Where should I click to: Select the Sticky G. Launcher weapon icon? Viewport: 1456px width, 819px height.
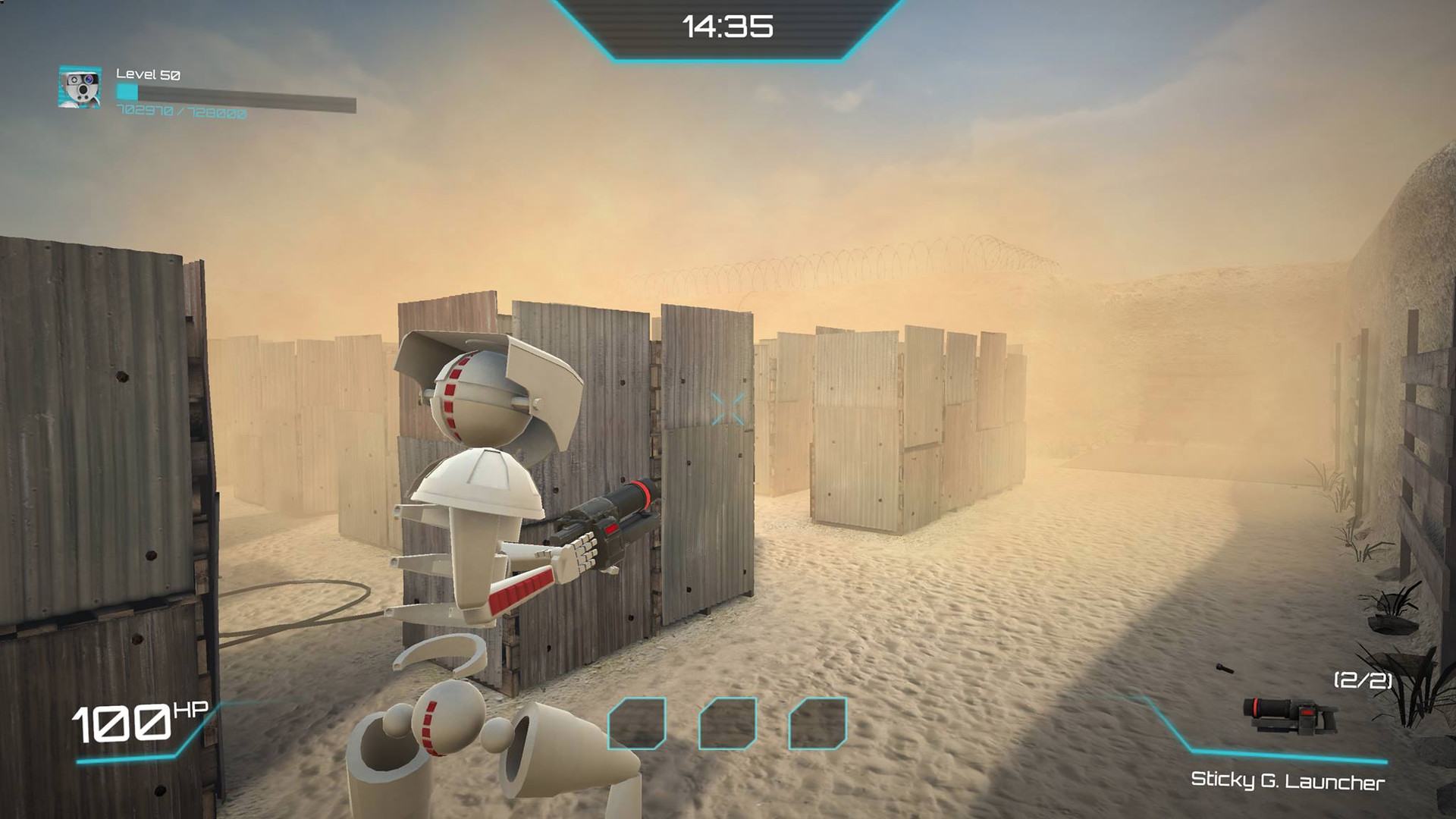point(1289,716)
